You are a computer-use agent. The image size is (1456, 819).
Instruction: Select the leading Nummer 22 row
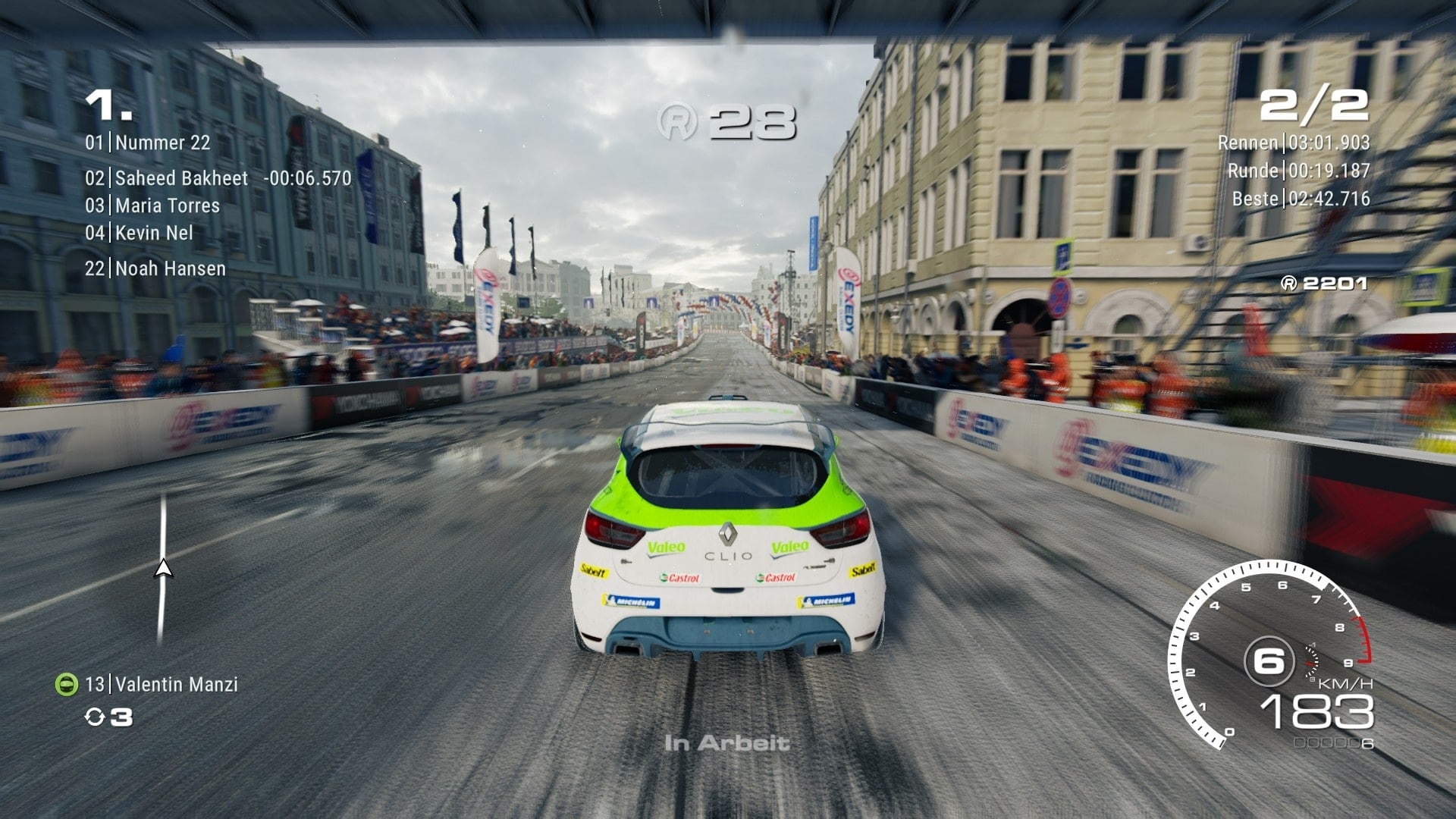pos(162,143)
